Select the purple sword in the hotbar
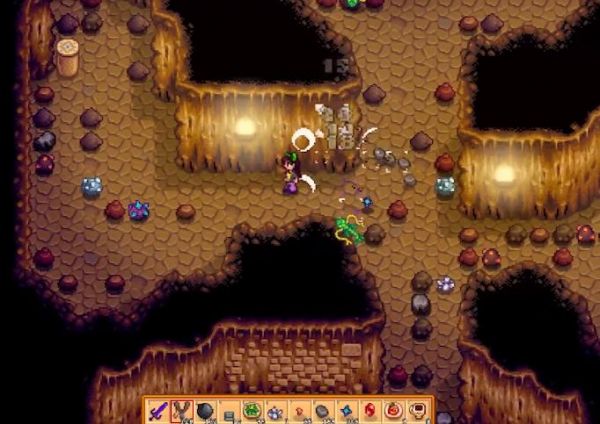This screenshot has width=600, height=424. pyautogui.click(x=157, y=410)
